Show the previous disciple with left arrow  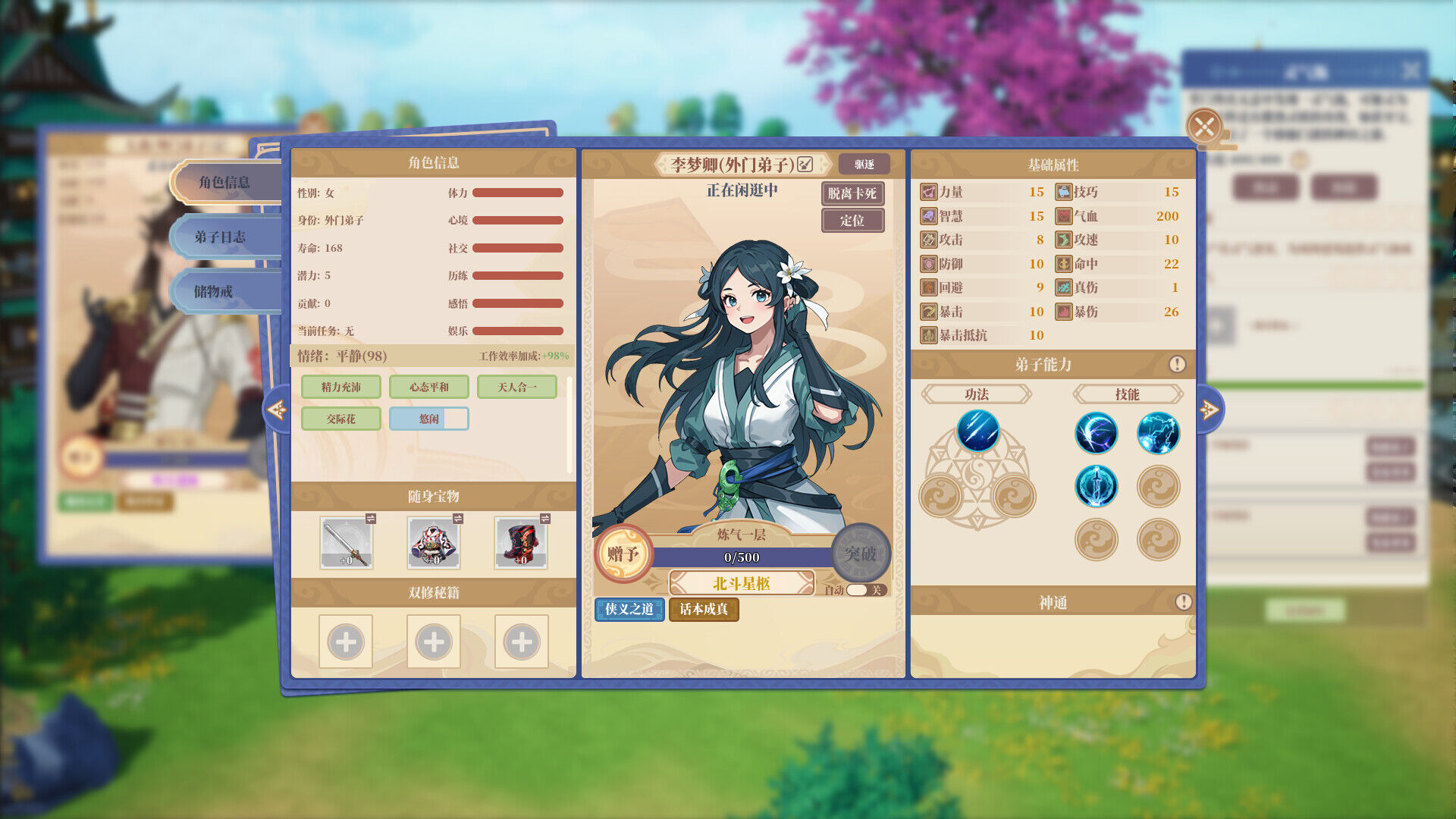click(276, 410)
